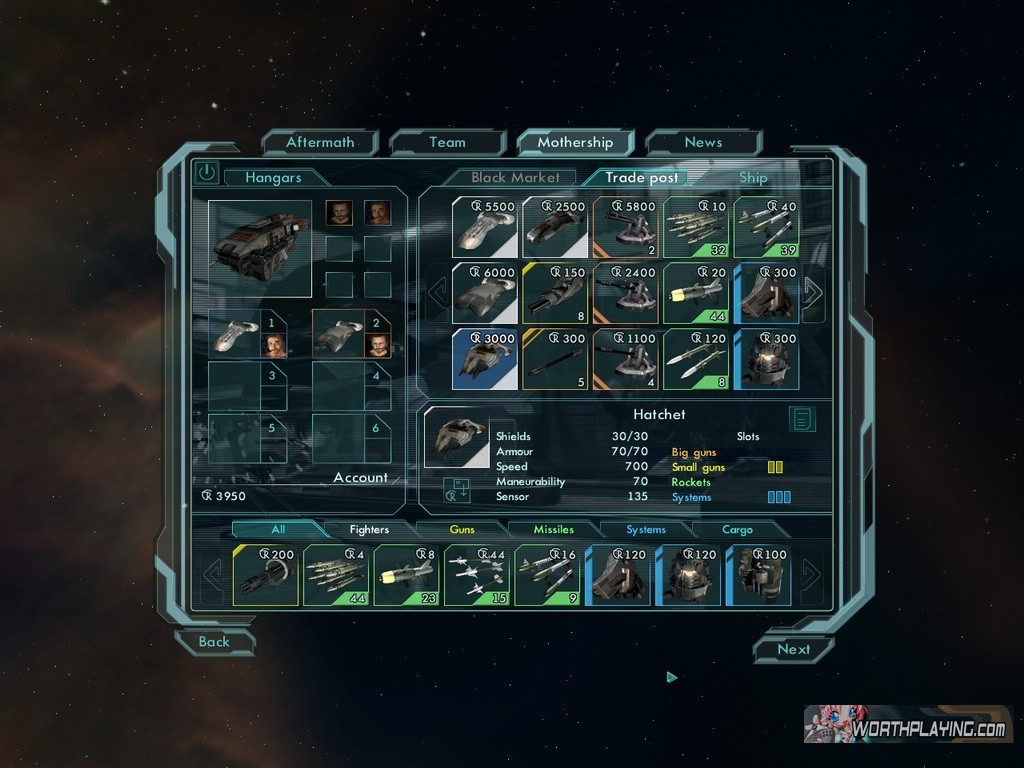
Task: Click the power icon button
Action: (x=206, y=172)
